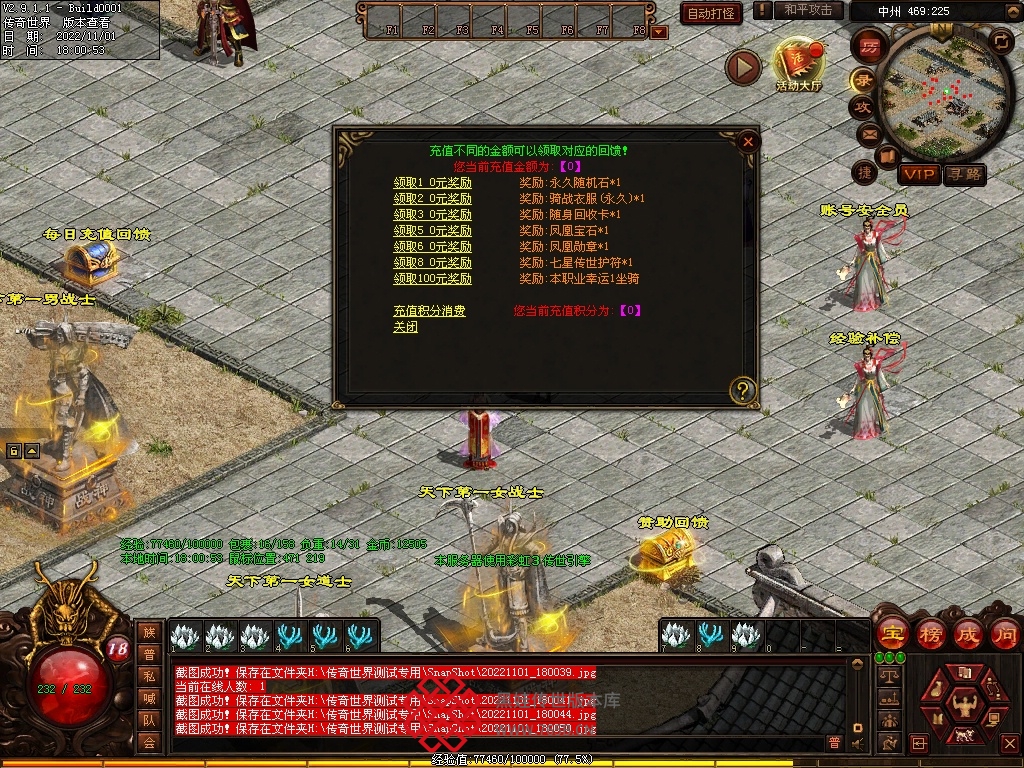1024x768 pixels.
Task: Select the 私 private chat channel tab
Action: [149, 675]
